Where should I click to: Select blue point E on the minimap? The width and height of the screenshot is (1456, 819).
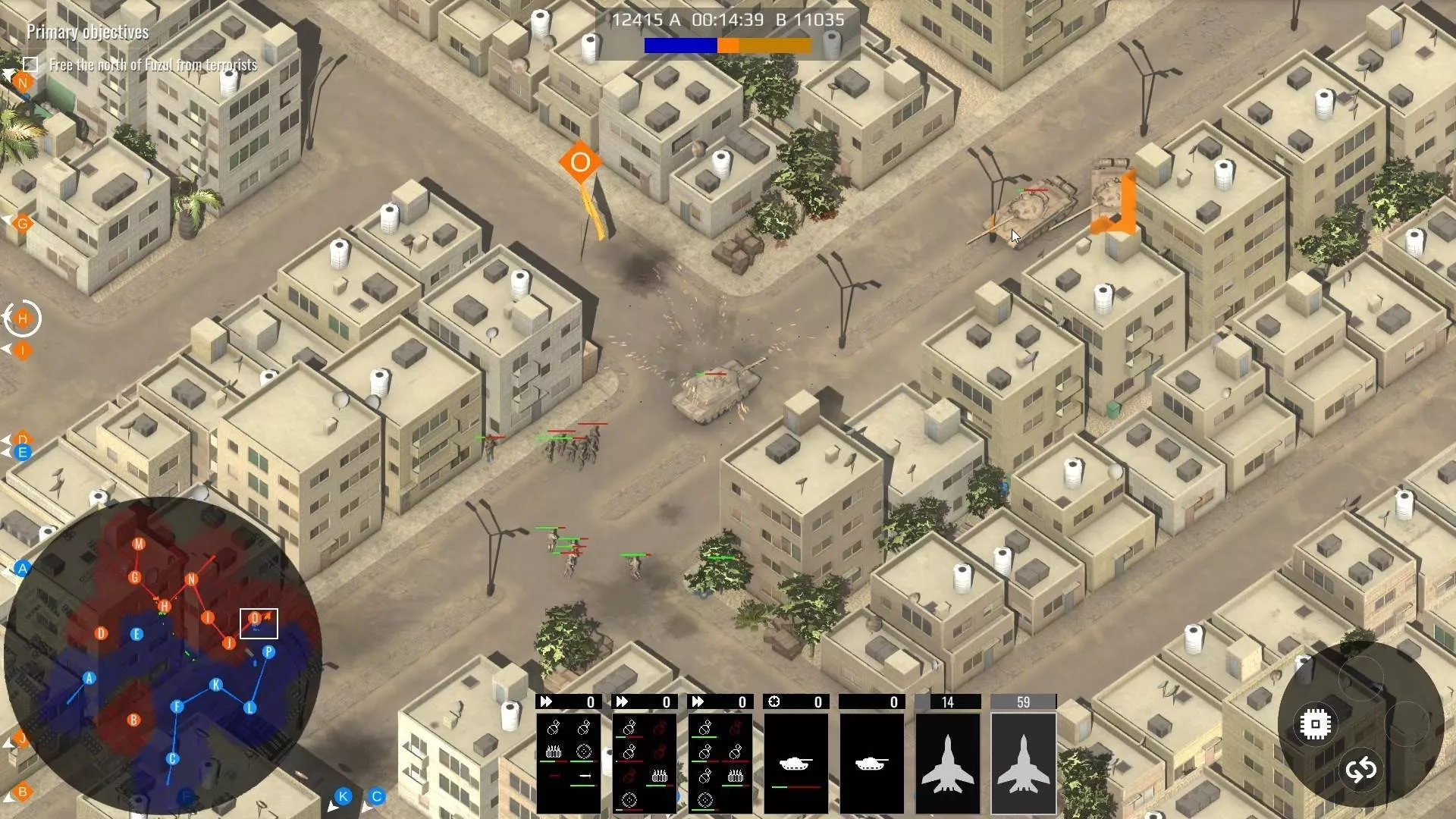pyautogui.click(x=136, y=634)
